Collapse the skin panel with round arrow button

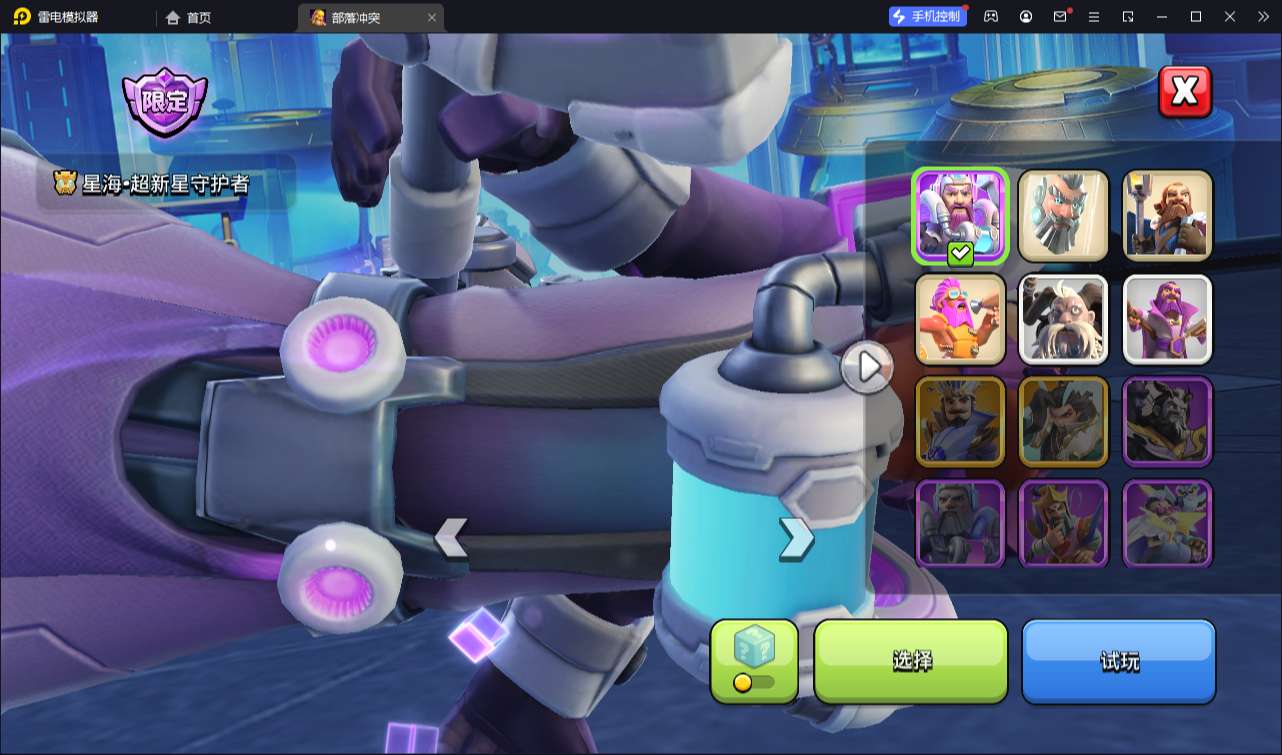pos(867,368)
